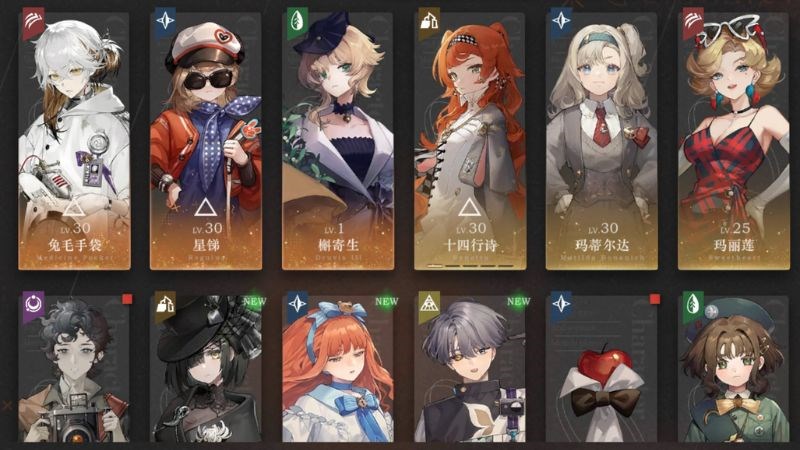Select the photographer holding a camera card
800x450 pixels.
[74, 370]
